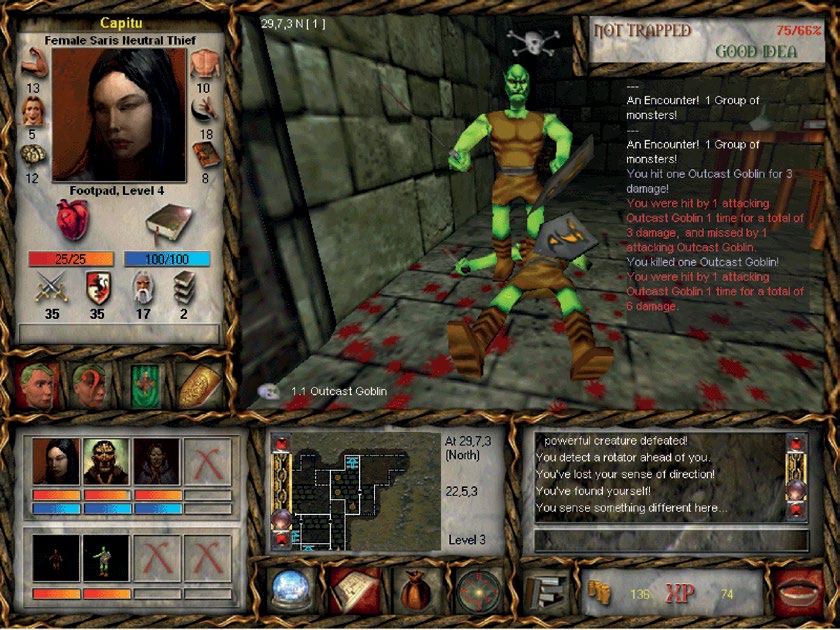Open the closed book icon beside heart
840x630 pixels.
tap(163, 222)
